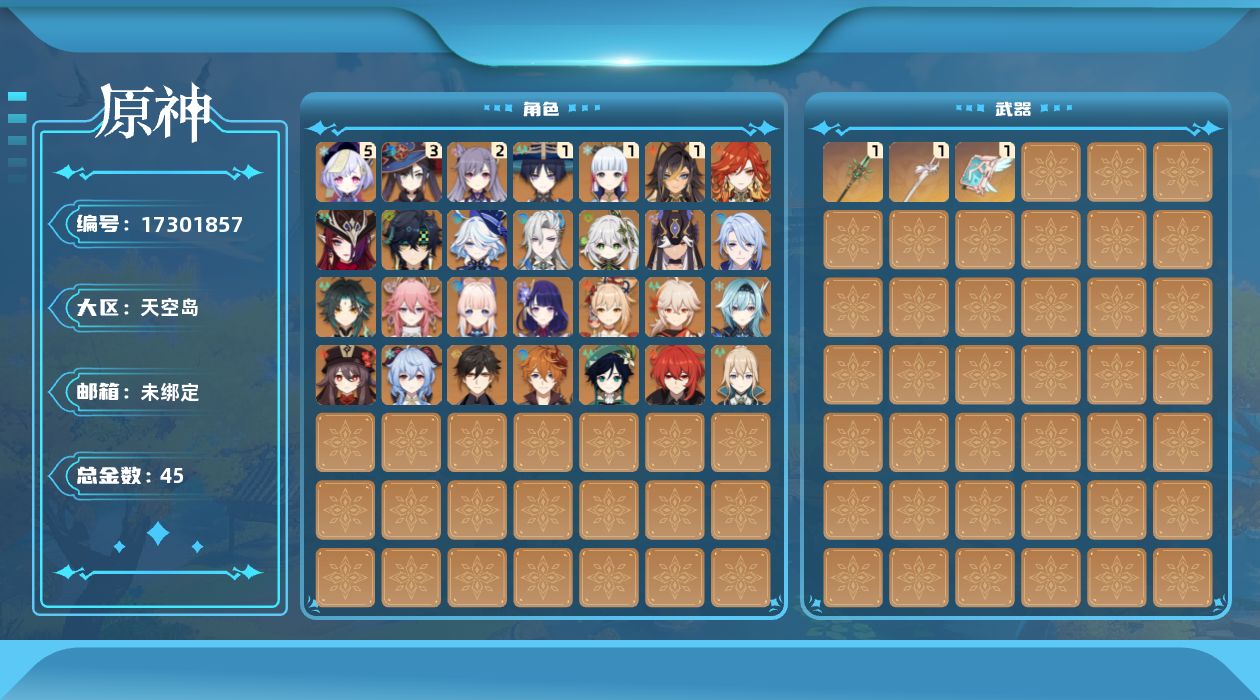Select Kamisato Ayaka's portrait
Viewport: 1260px width, 700px height.
click(x=609, y=172)
